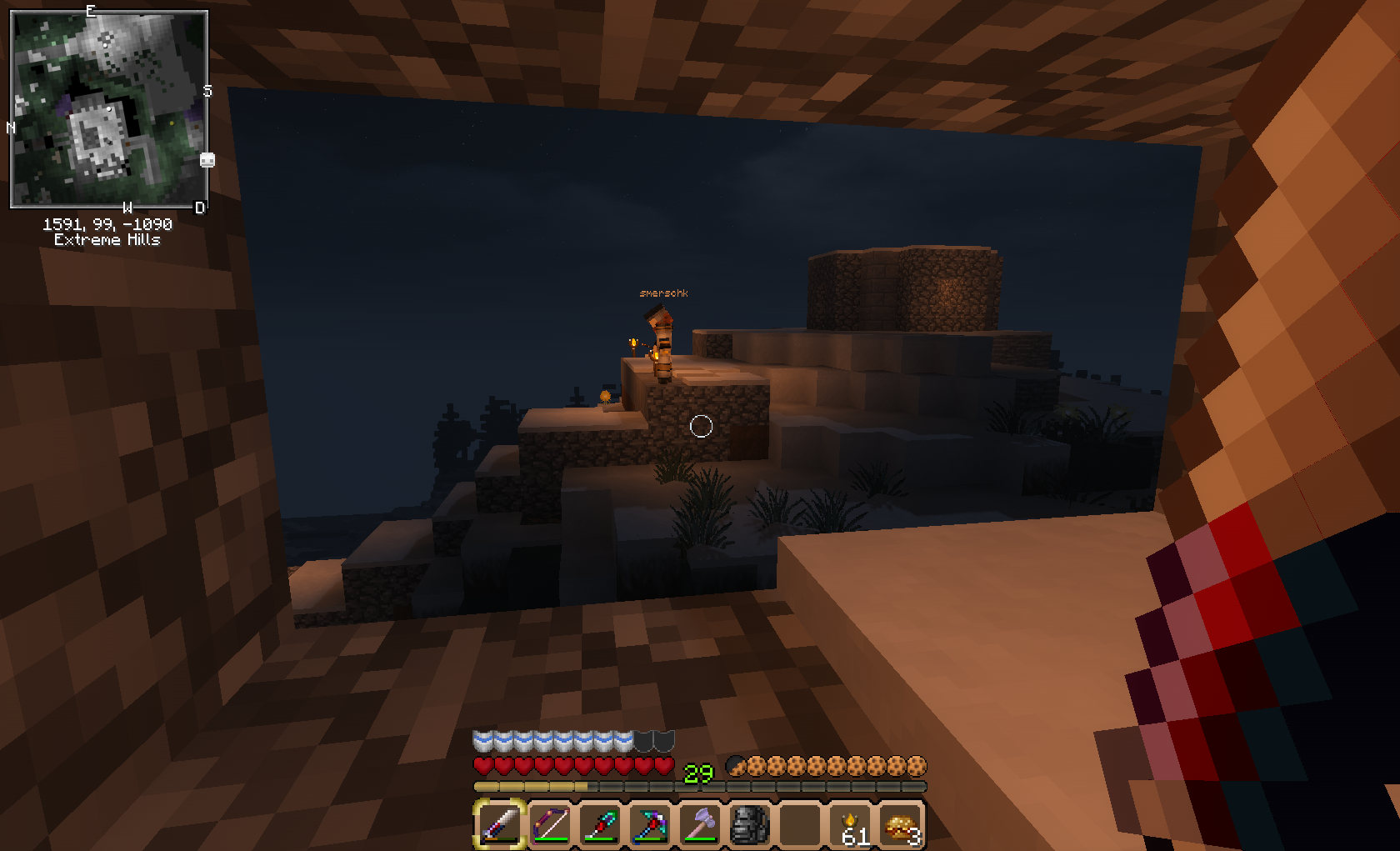Equip the teal pickaxe slot
The image size is (1400, 851).
650,824
